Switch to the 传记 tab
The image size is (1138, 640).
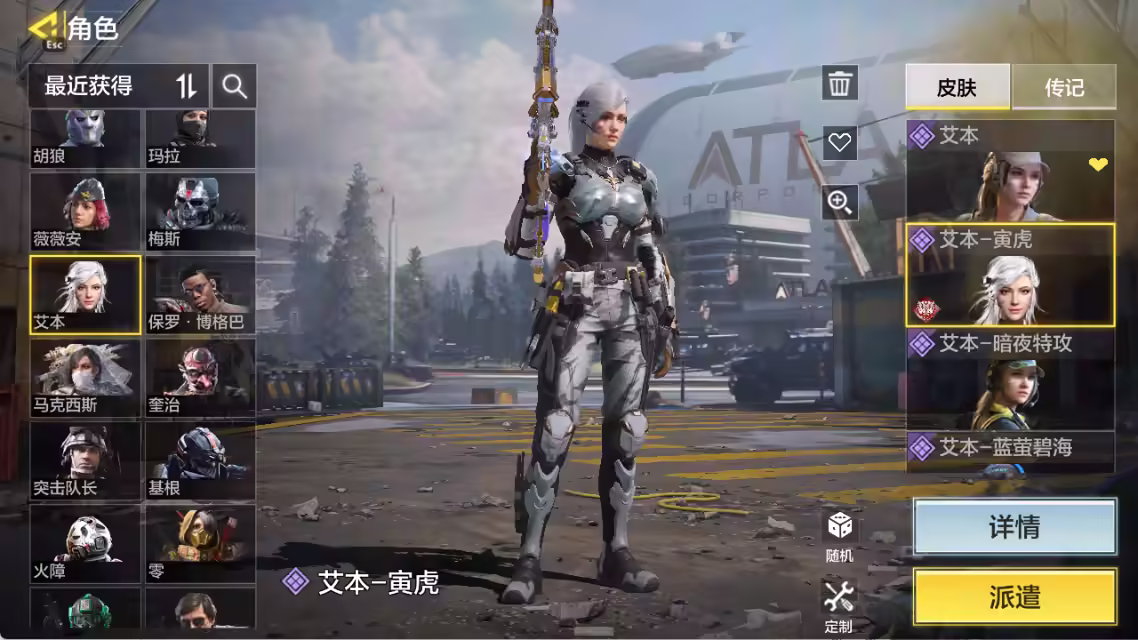click(1064, 87)
